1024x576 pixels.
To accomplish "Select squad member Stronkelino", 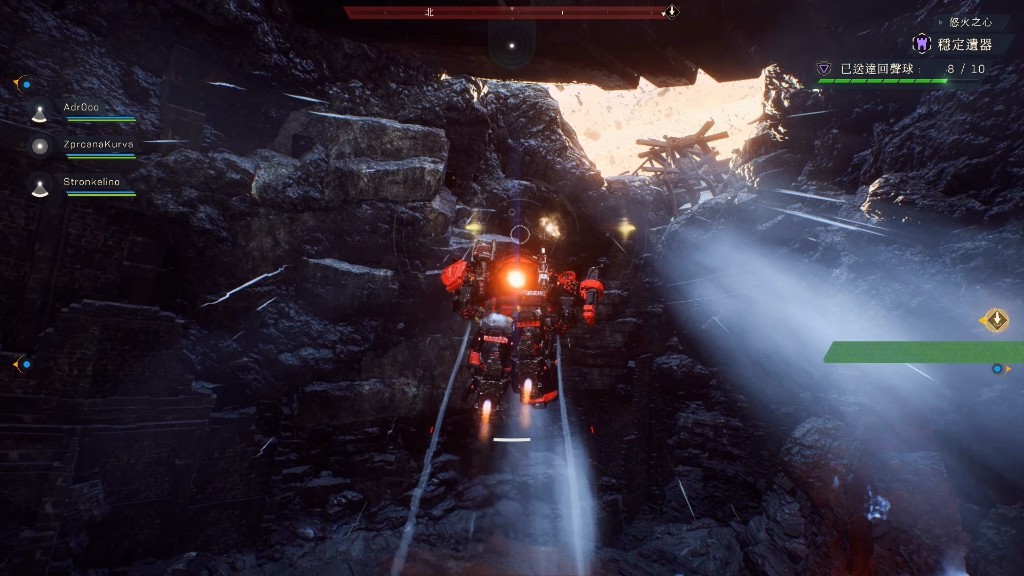I will 92,182.
